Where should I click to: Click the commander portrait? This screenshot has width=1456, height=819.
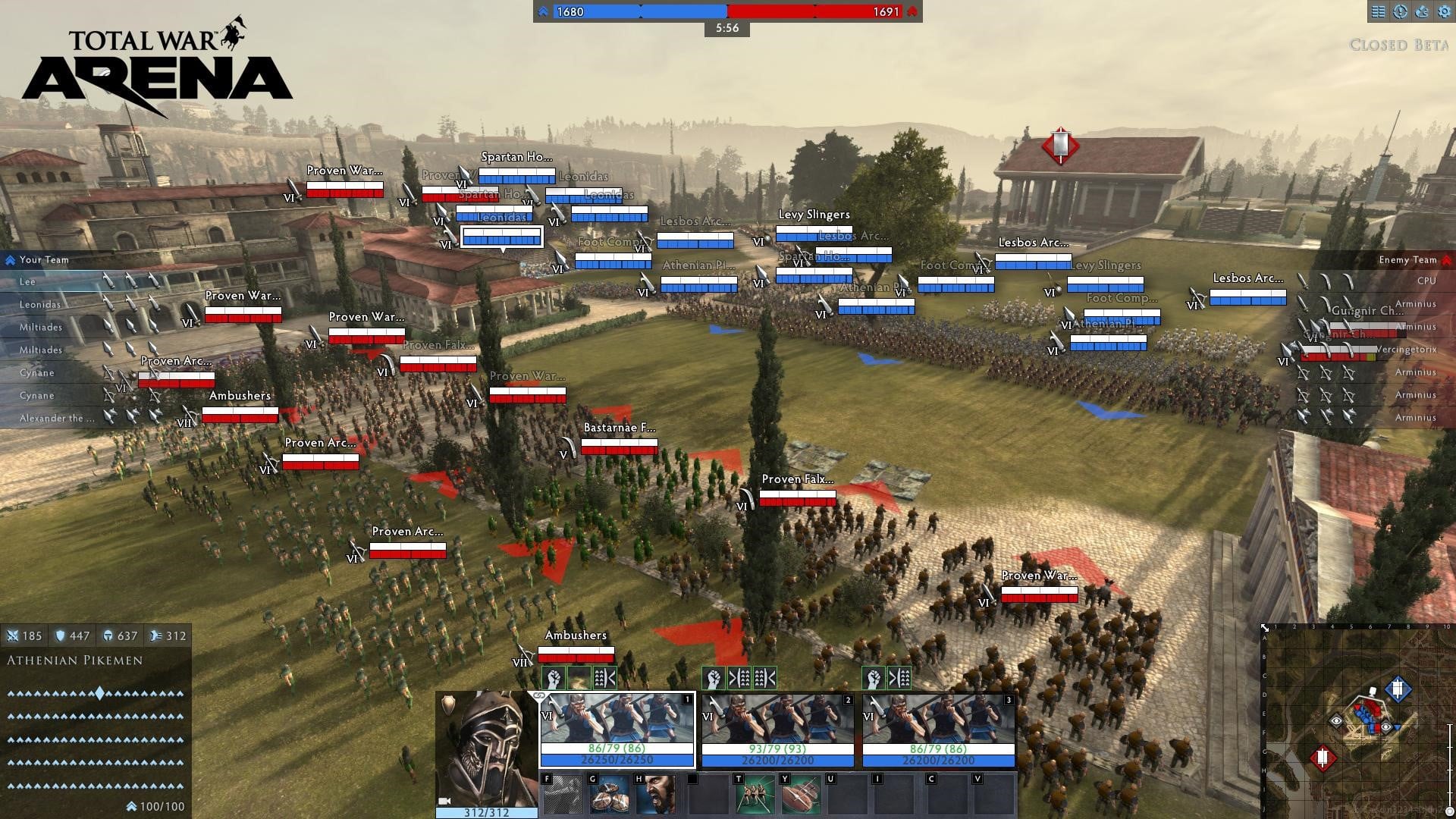click(486, 747)
